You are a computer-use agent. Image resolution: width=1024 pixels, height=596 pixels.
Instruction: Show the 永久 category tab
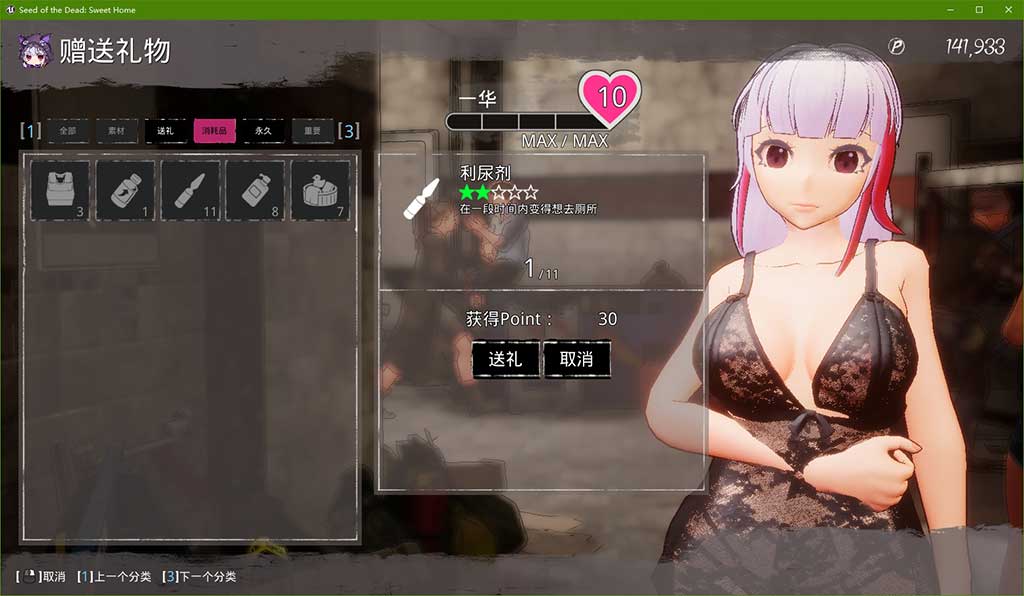pyautogui.click(x=263, y=131)
